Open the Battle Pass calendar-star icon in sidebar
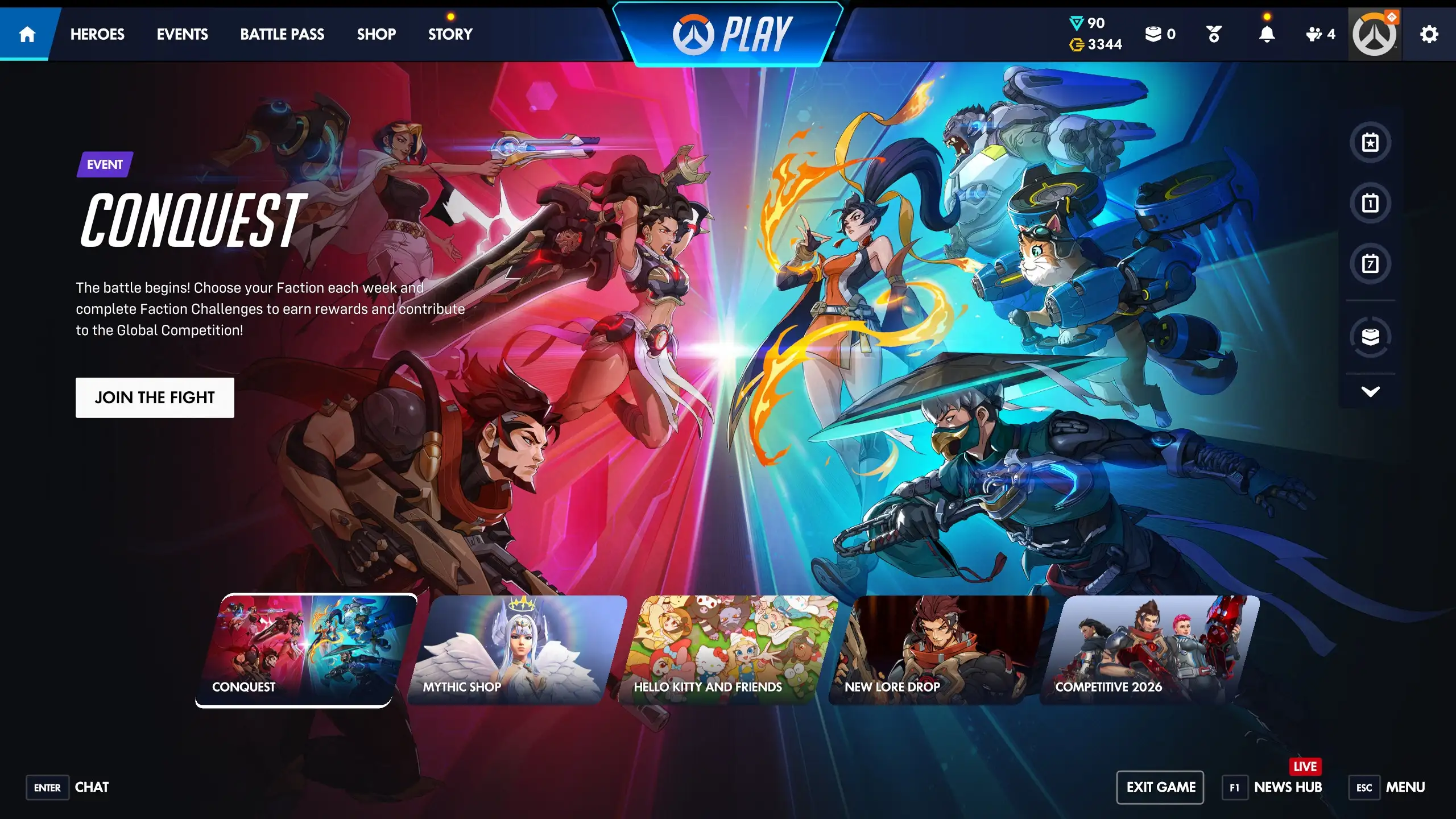This screenshot has width=1456, height=819. pyautogui.click(x=1371, y=142)
